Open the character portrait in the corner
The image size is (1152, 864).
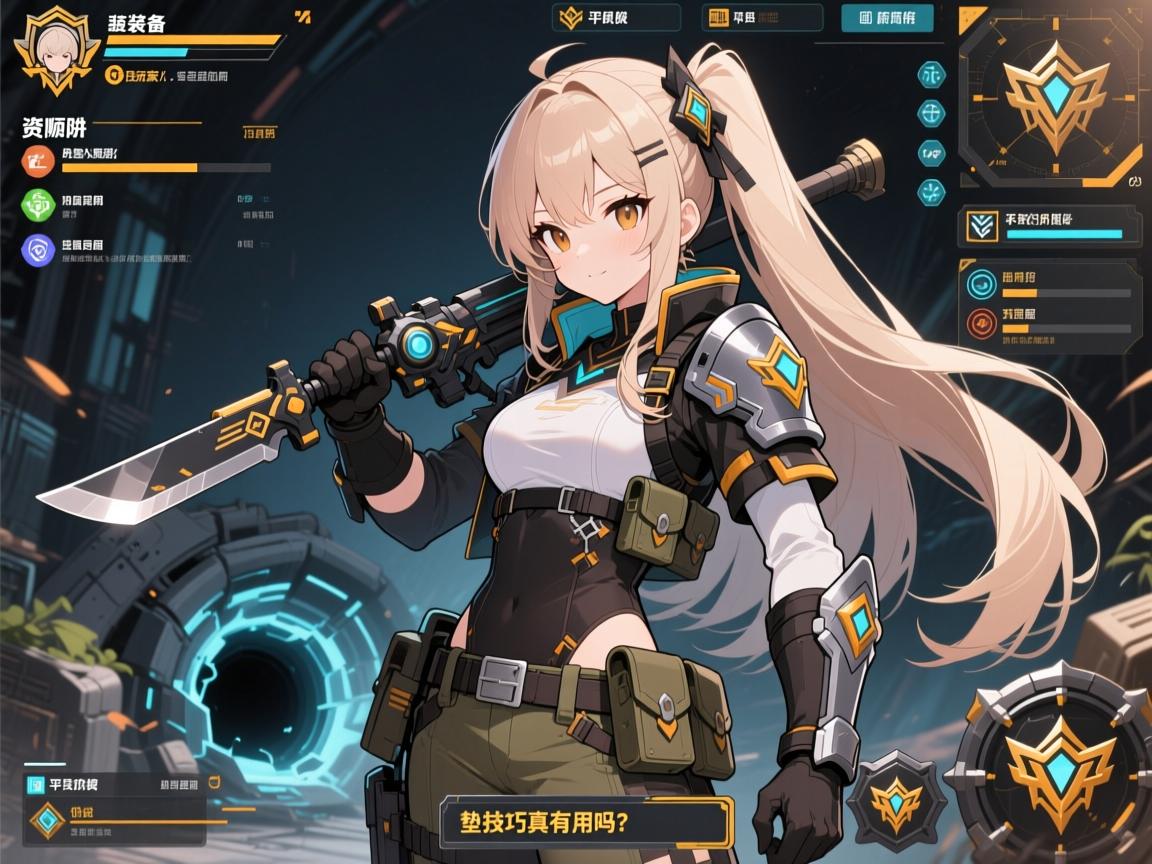56,50
